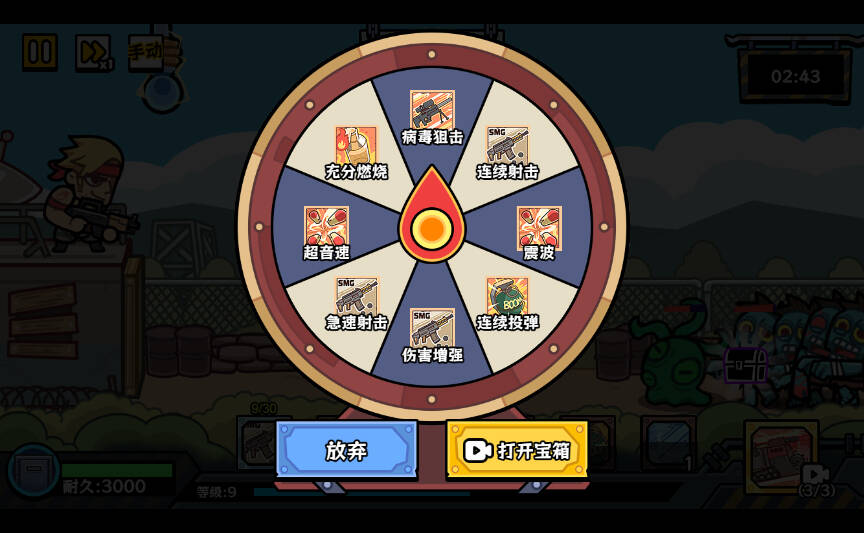Choose the 连续射击 SMG wheel segment
Screen dimensions: 864x533
[x=507, y=145]
